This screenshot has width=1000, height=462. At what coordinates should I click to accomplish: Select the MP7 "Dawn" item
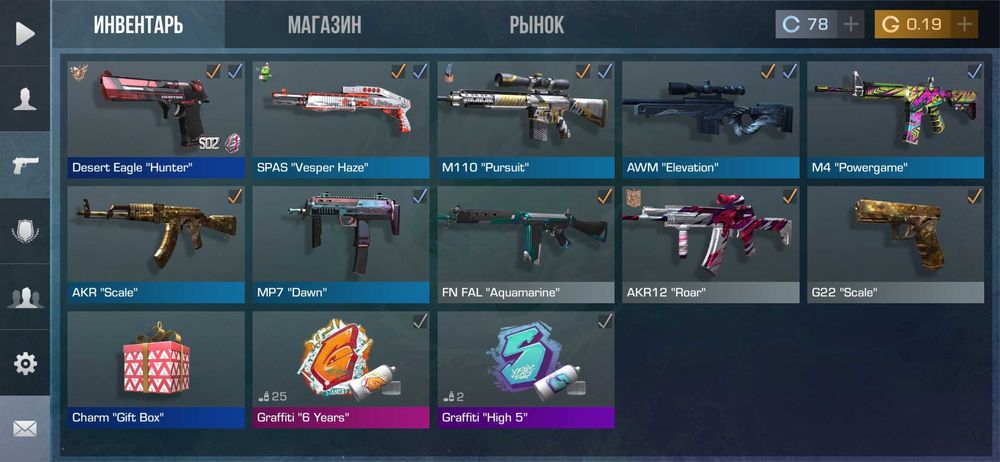point(341,243)
